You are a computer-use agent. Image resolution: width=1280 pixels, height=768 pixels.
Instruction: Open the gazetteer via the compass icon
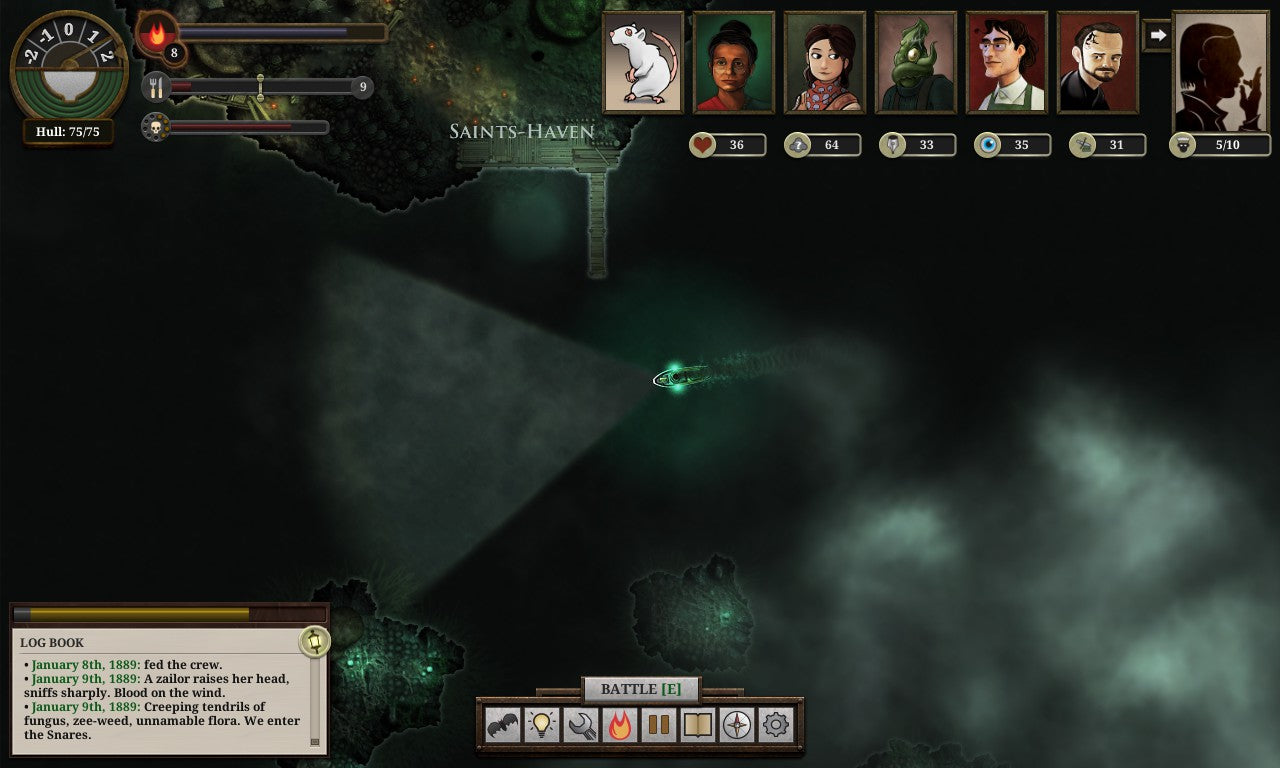coord(736,723)
